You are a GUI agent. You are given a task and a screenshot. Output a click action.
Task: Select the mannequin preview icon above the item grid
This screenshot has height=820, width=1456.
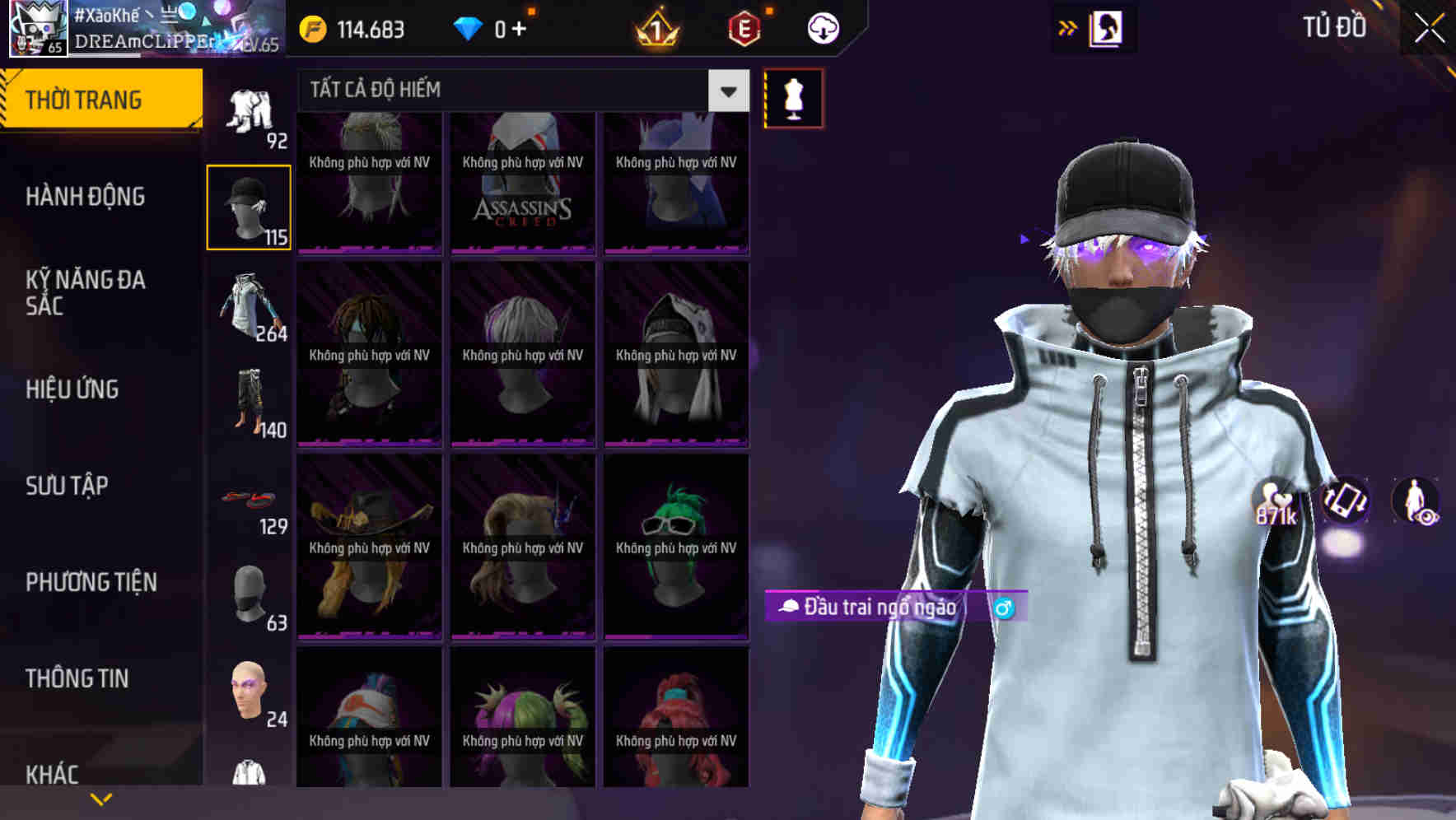click(x=793, y=99)
